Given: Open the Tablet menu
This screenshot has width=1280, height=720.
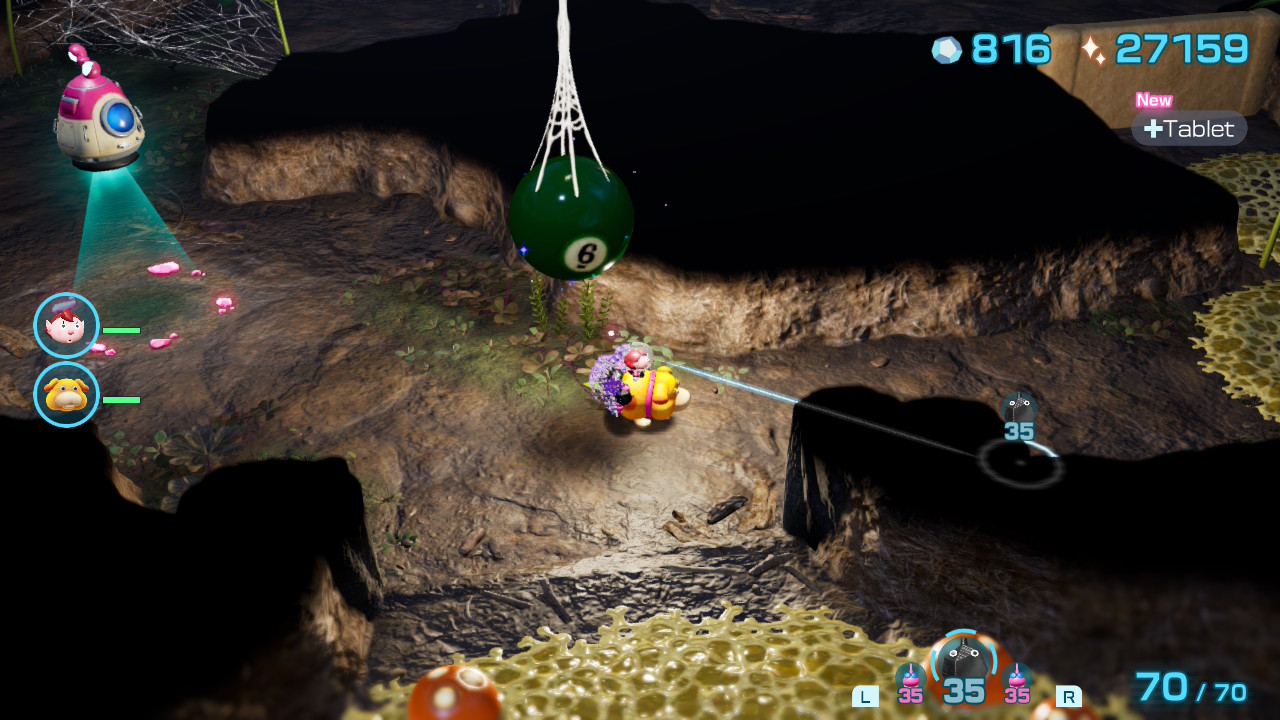Looking at the screenshot, I should pos(1189,129).
